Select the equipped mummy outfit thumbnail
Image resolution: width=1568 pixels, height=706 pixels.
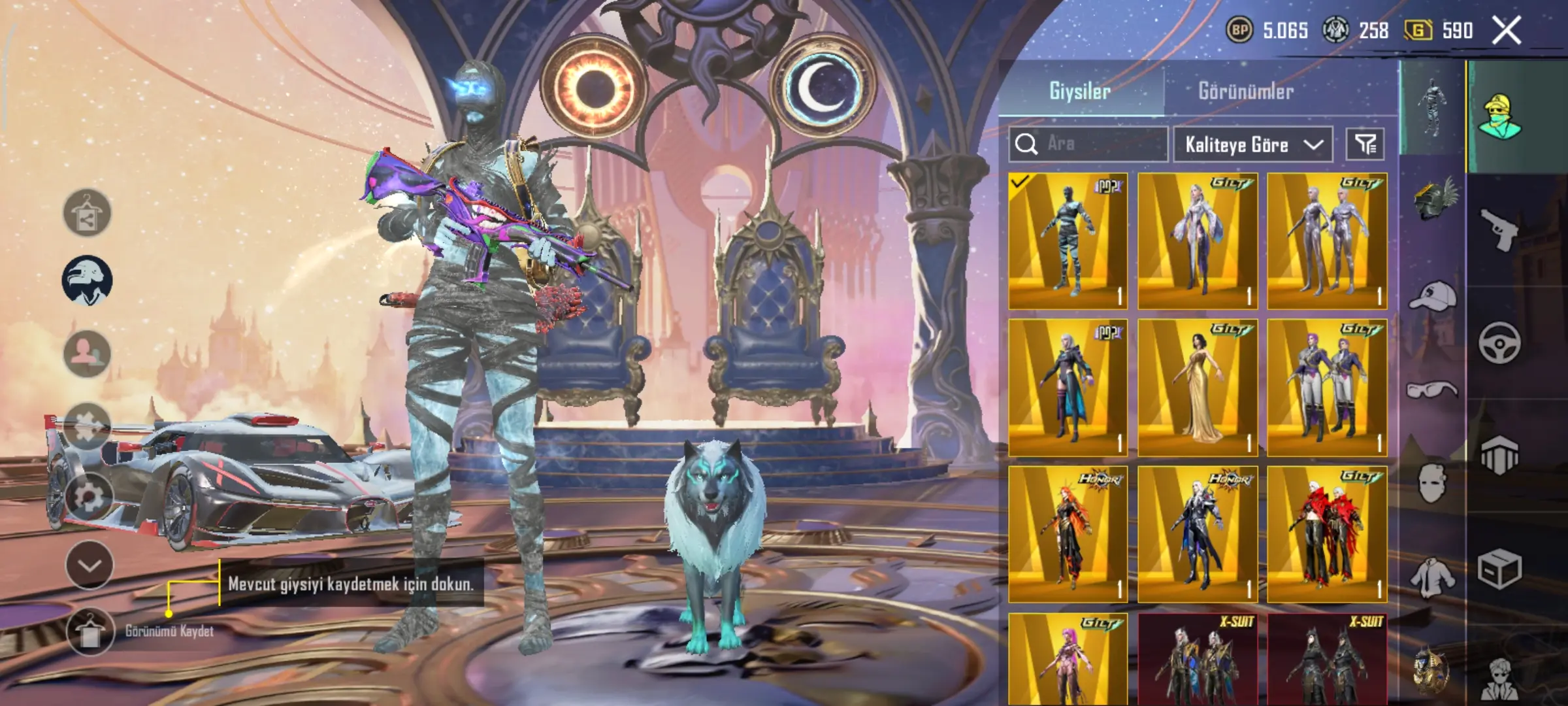coord(1068,241)
